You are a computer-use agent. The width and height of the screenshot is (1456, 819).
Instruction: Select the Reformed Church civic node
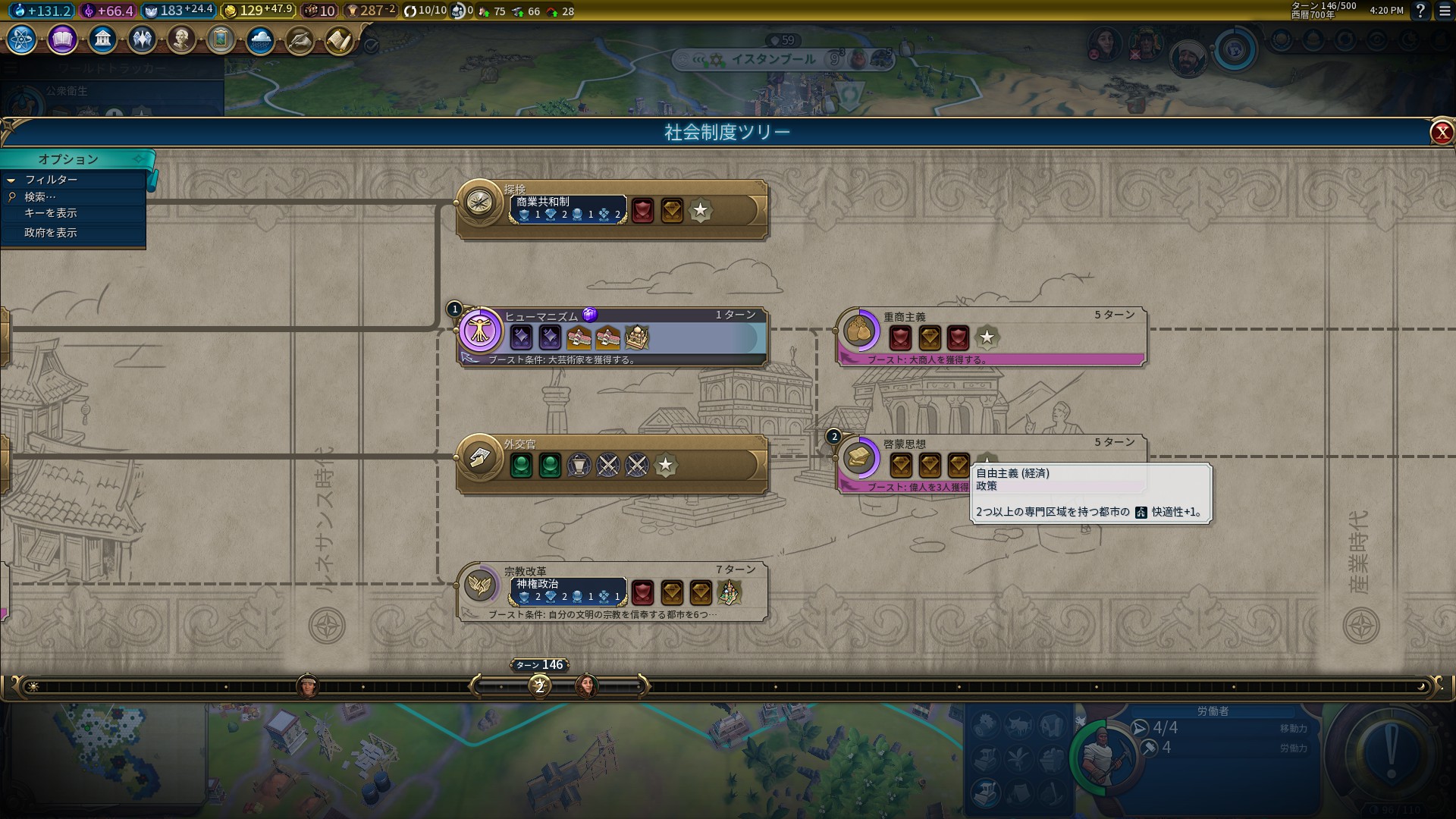481,585
